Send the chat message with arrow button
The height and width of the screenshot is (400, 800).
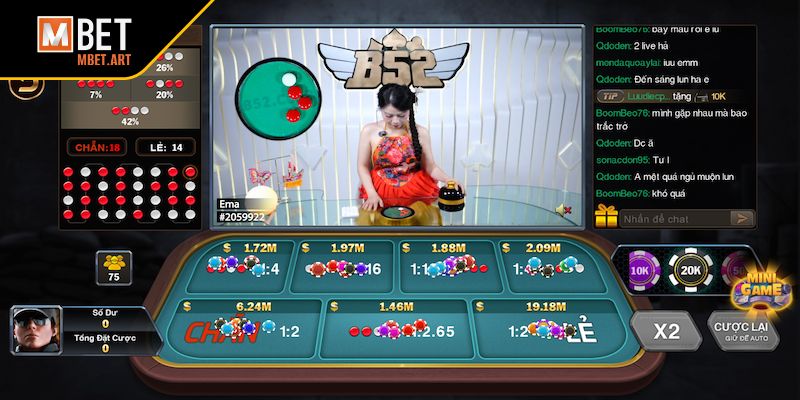click(741, 217)
